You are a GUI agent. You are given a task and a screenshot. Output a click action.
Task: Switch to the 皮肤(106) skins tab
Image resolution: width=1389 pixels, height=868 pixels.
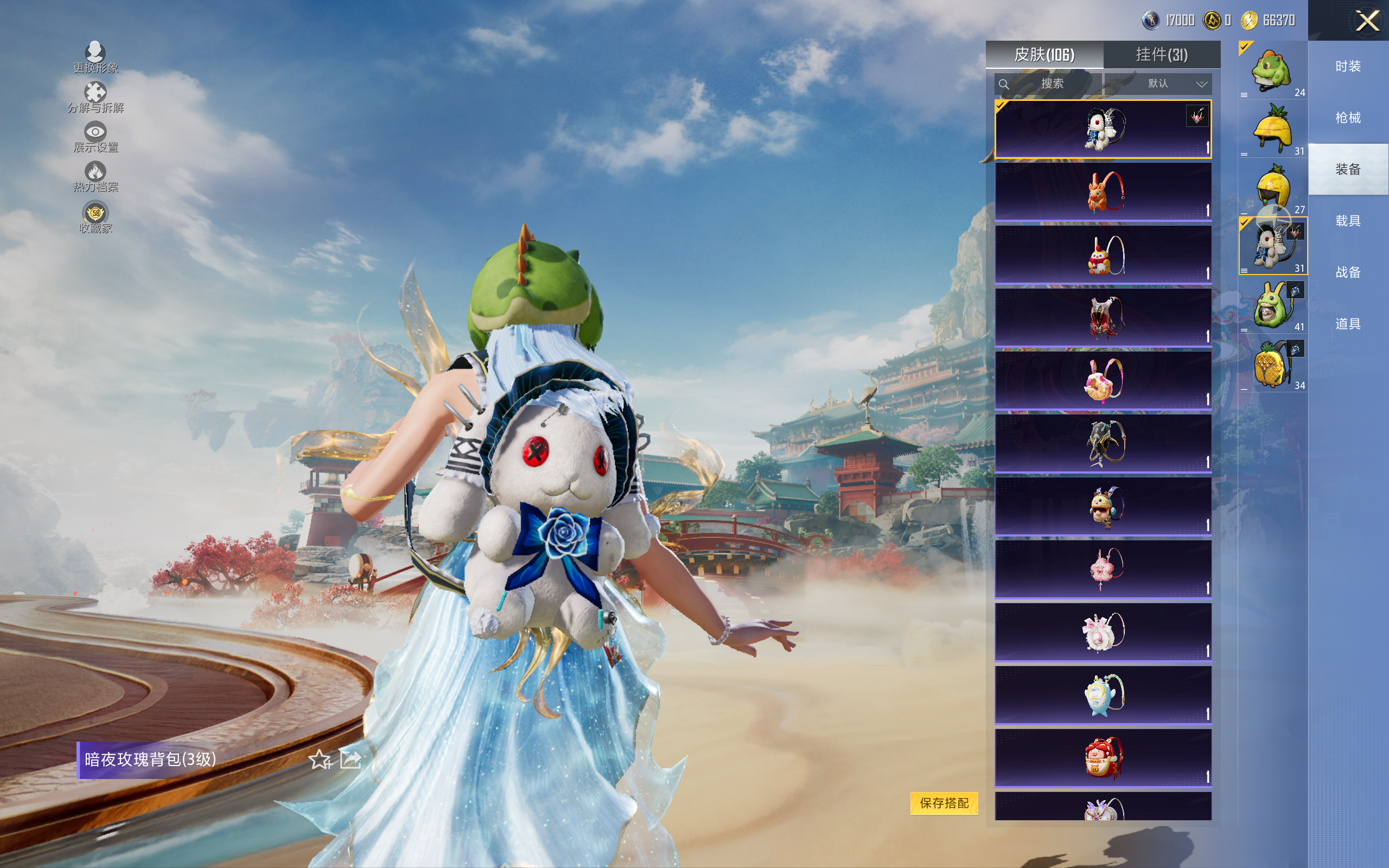[1044, 55]
